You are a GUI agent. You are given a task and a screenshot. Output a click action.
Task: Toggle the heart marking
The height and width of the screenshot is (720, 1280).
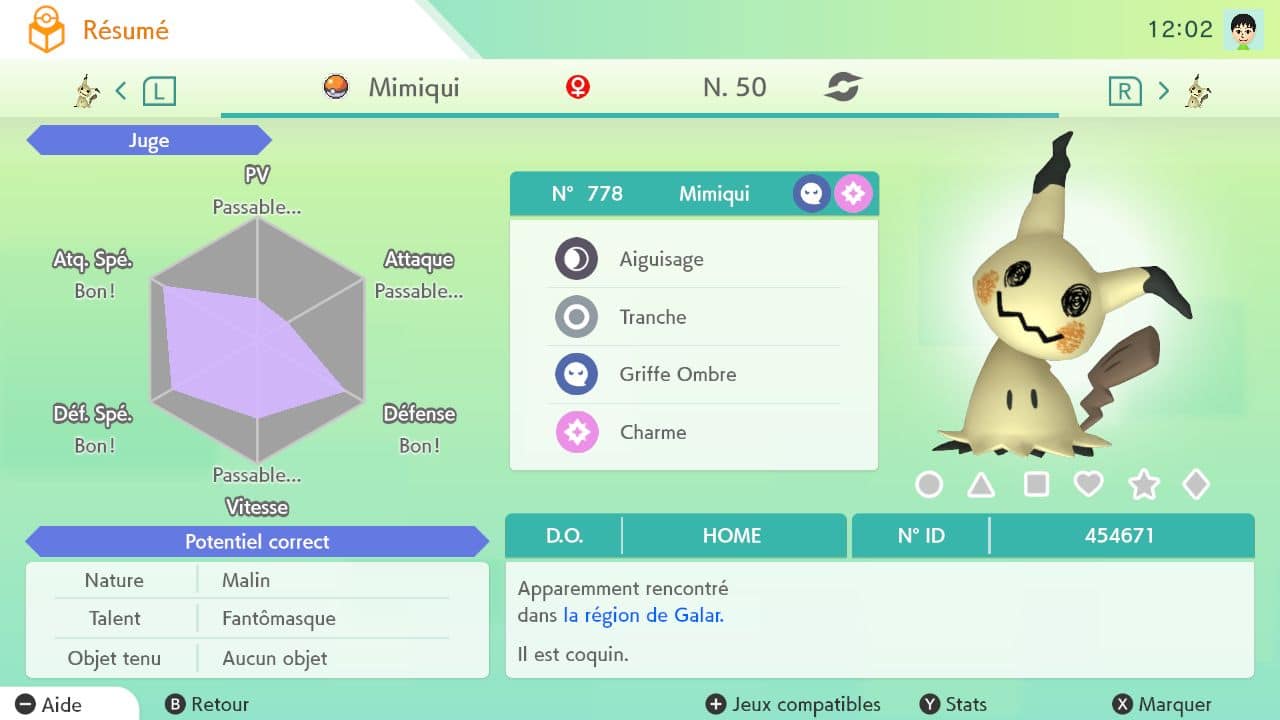(1088, 485)
